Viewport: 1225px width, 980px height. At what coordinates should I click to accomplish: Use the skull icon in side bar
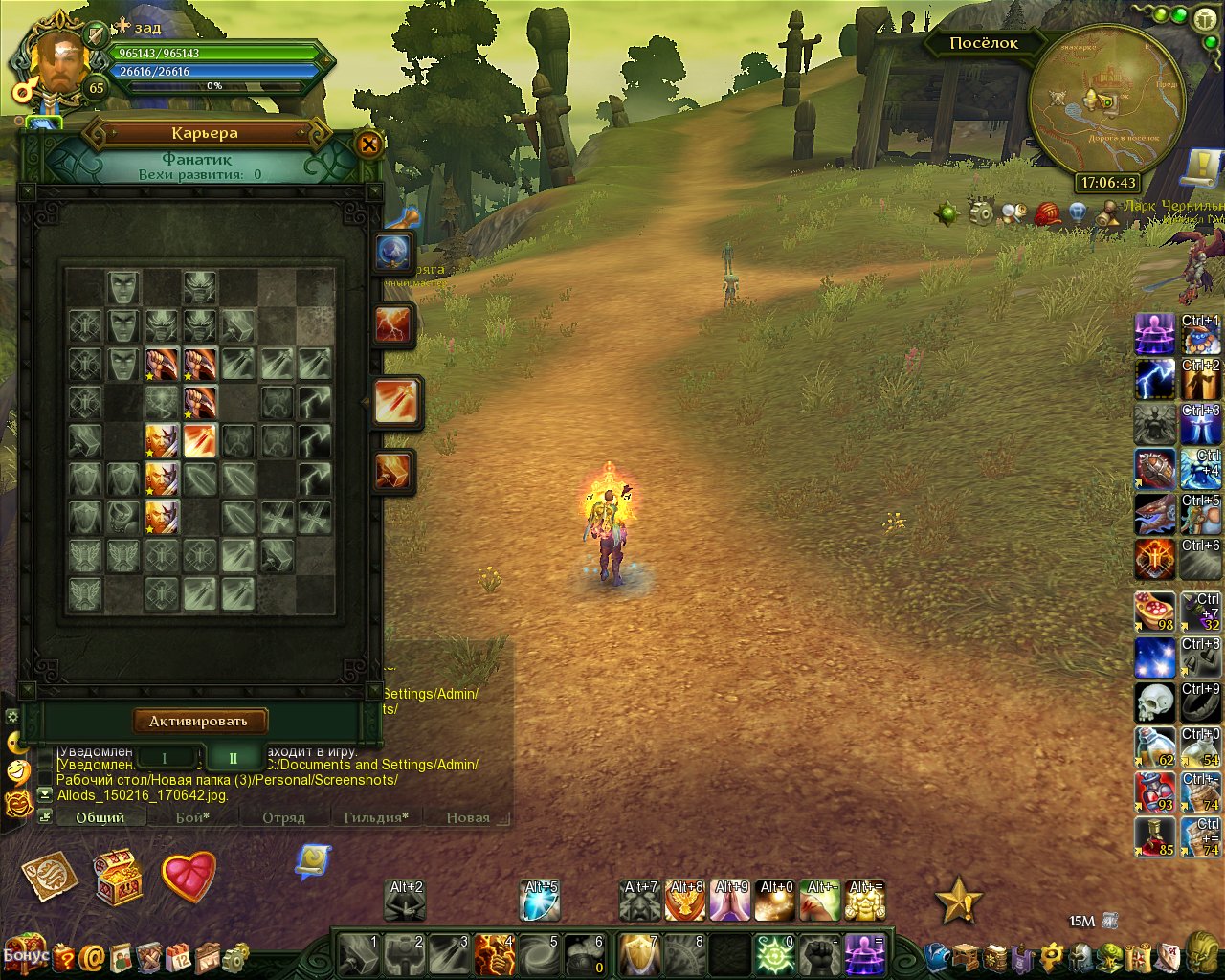[1154, 702]
